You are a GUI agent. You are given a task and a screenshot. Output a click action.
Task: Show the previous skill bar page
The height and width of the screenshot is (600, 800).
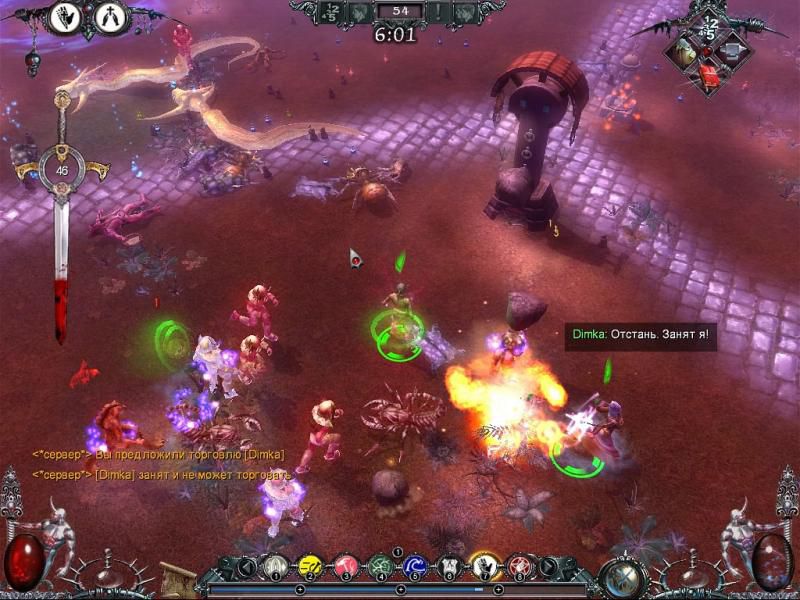(245, 568)
